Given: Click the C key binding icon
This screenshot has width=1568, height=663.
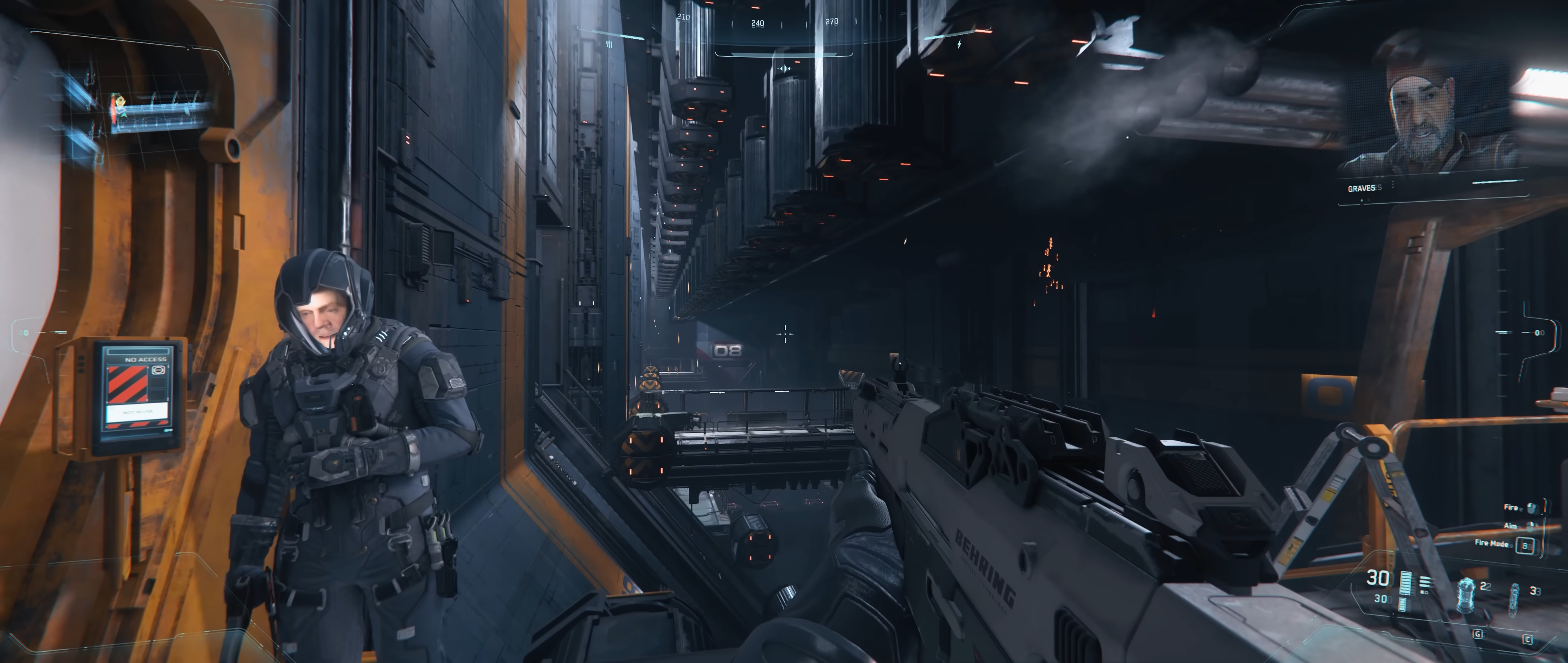Looking at the screenshot, I should (x=1528, y=639).
